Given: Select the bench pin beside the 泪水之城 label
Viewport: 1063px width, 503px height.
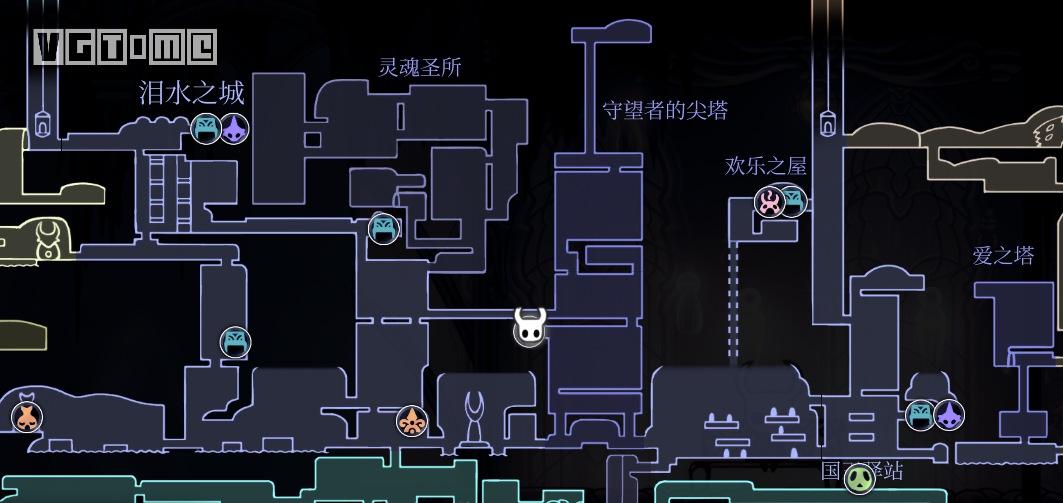Looking at the screenshot, I should [x=205, y=129].
